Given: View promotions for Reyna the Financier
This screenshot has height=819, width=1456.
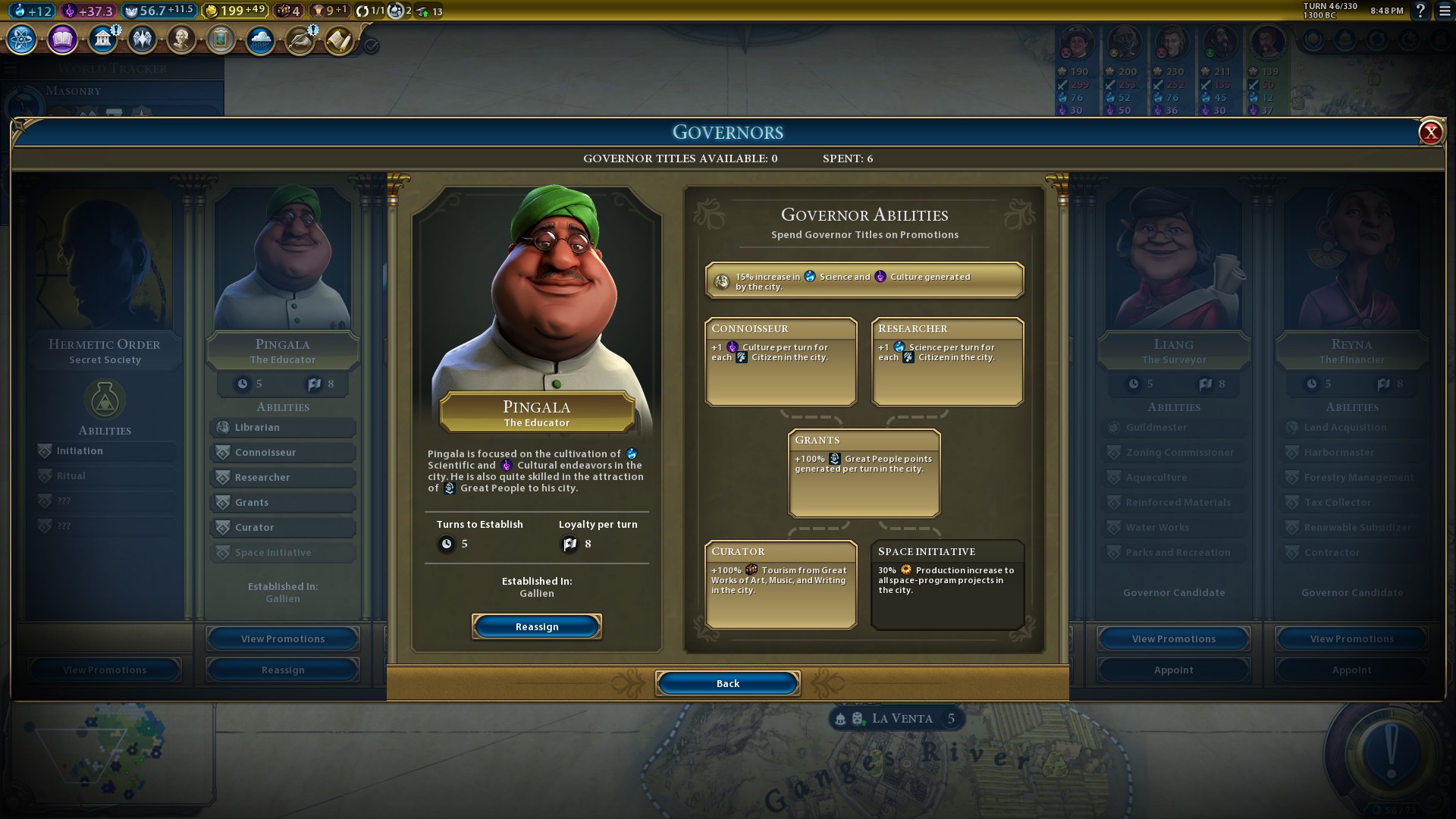Looking at the screenshot, I should coord(1351,639).
